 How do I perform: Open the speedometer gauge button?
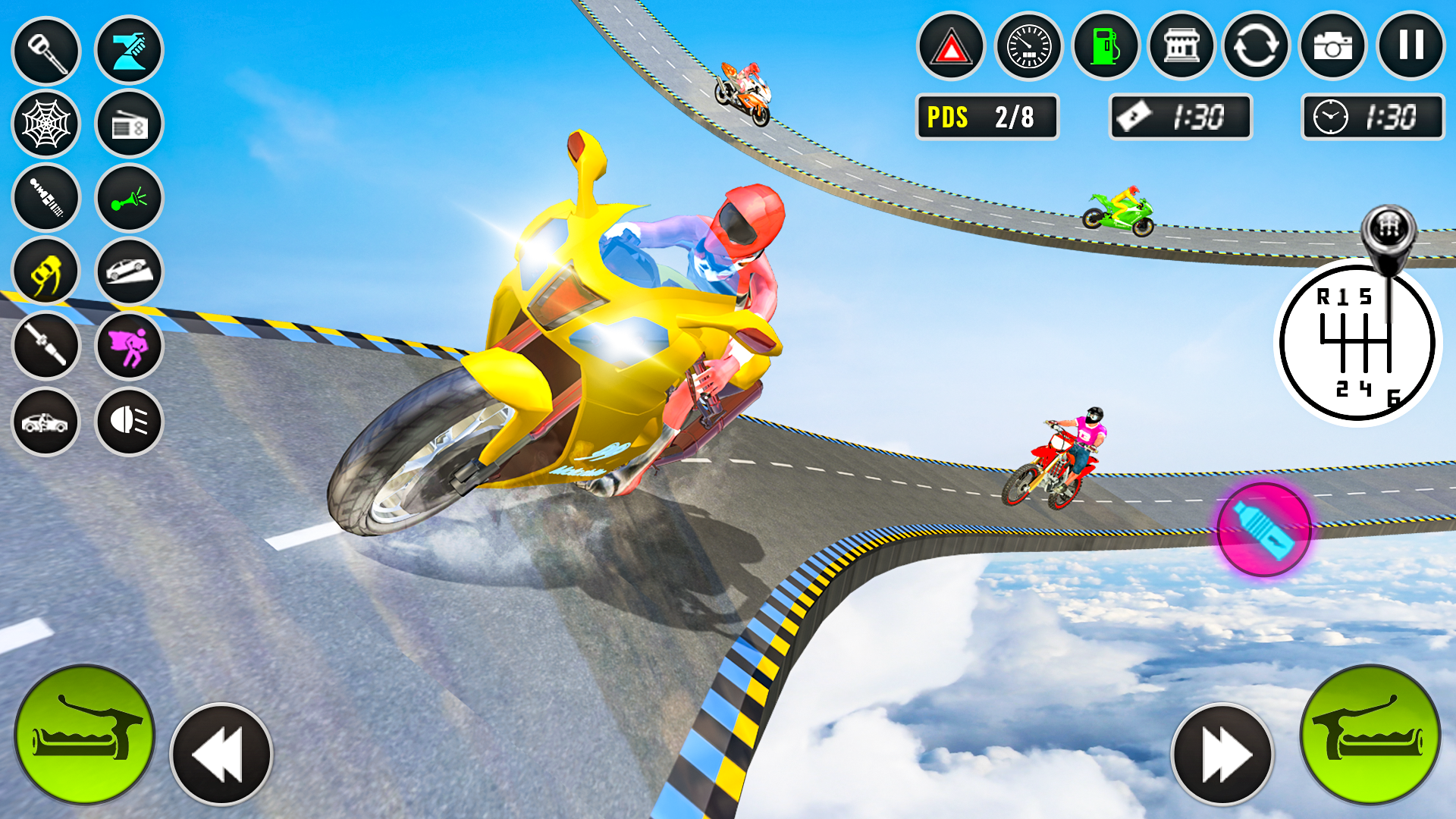[1028, 47]
